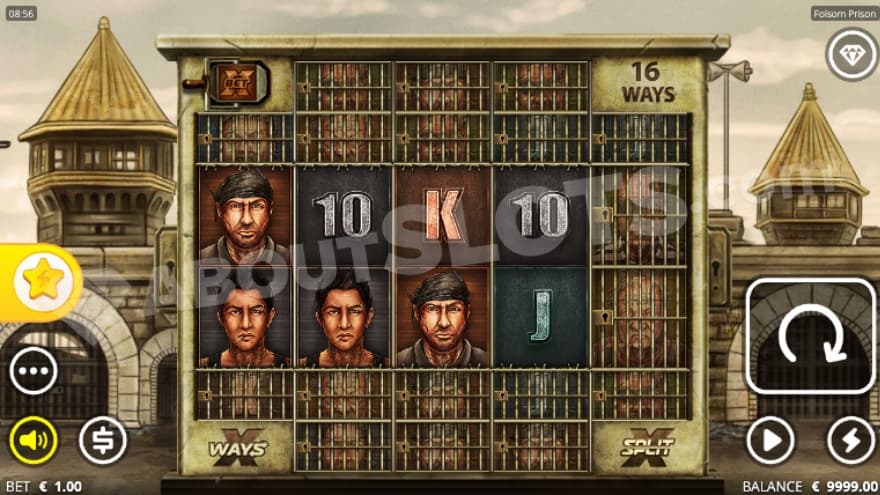Open the yellow star bonus feature tab
Screen dimensions: 880x495
[41, 283]
